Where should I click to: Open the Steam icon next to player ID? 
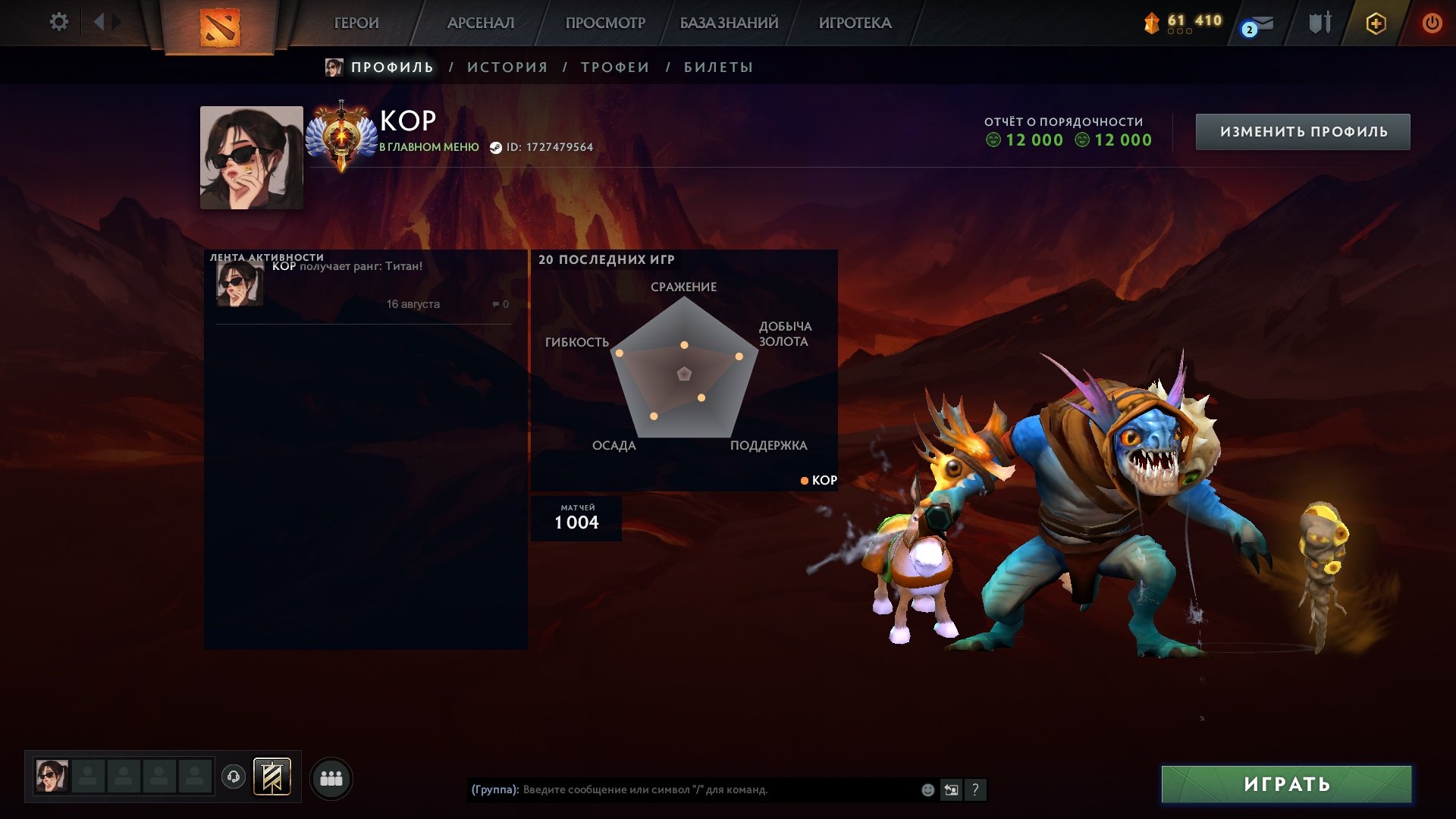(496, 149)
